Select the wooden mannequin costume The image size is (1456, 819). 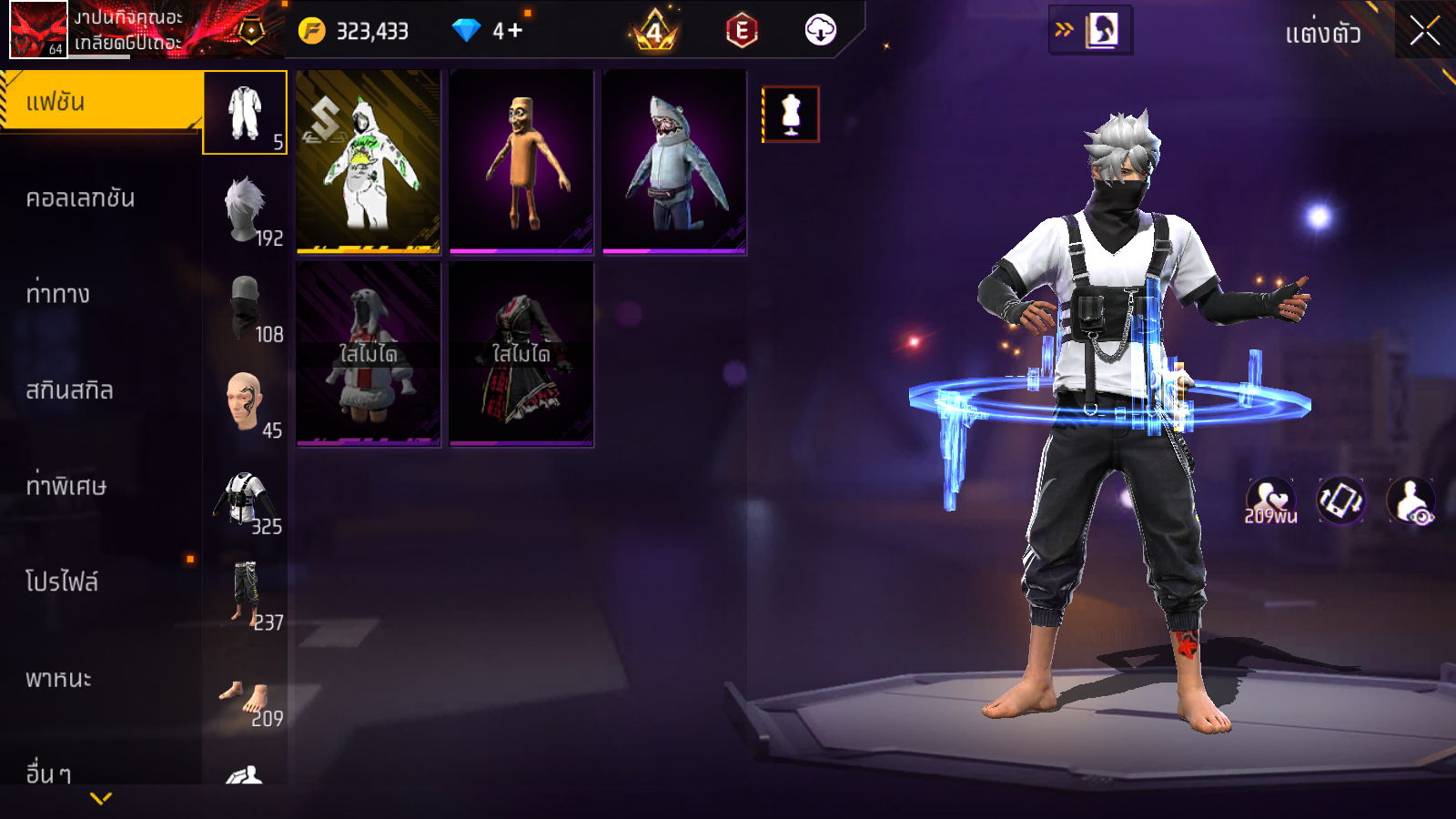[521, 162]
